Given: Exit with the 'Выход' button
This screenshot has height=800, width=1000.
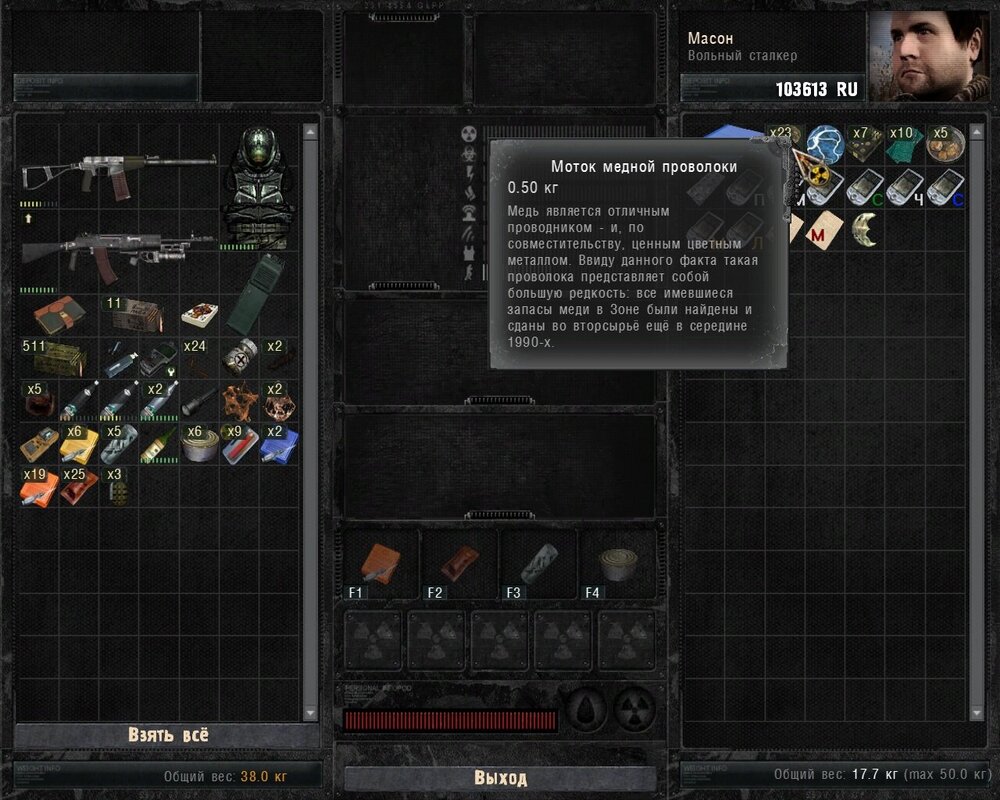Looking at the screenshot, I should pos(500,777).
